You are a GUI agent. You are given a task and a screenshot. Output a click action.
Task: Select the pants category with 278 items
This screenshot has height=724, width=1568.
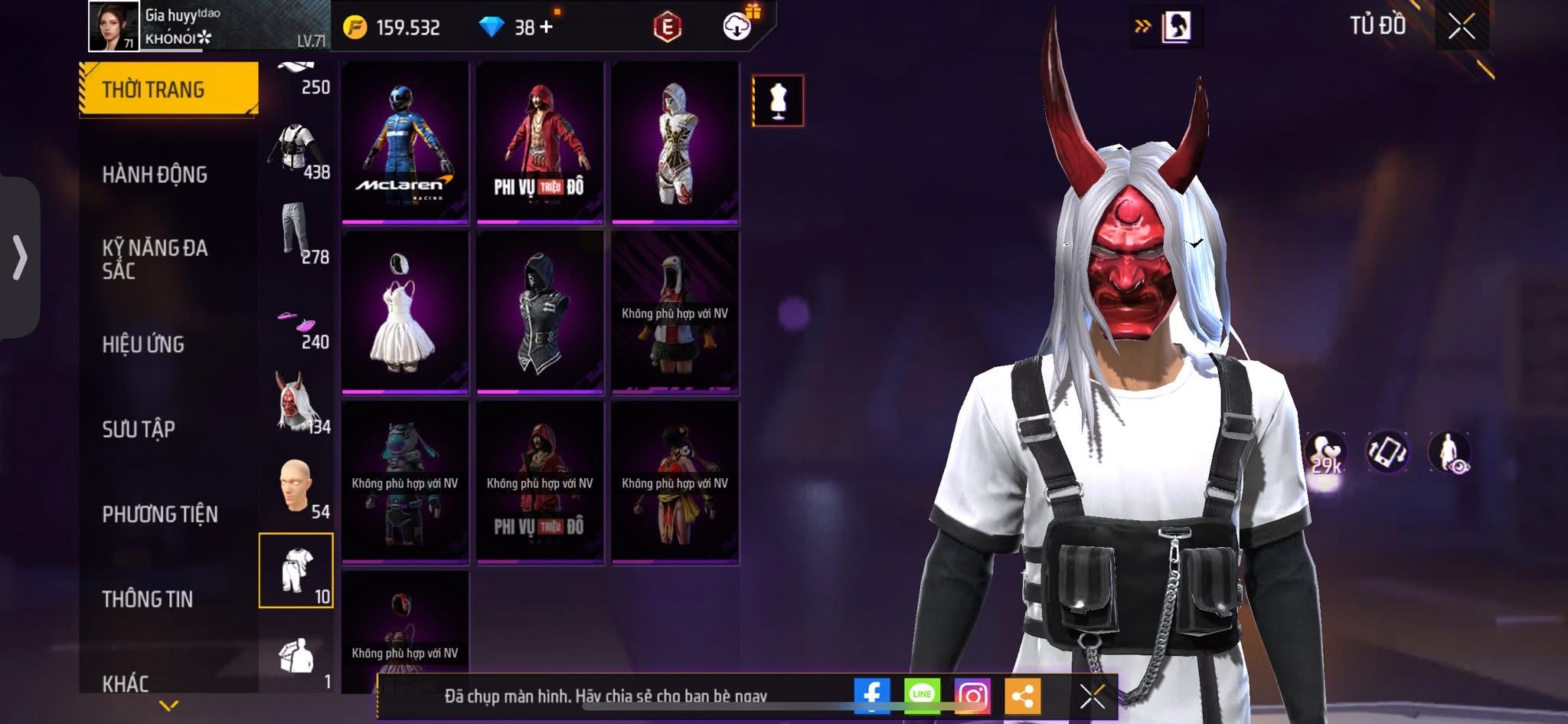(297, 233)
